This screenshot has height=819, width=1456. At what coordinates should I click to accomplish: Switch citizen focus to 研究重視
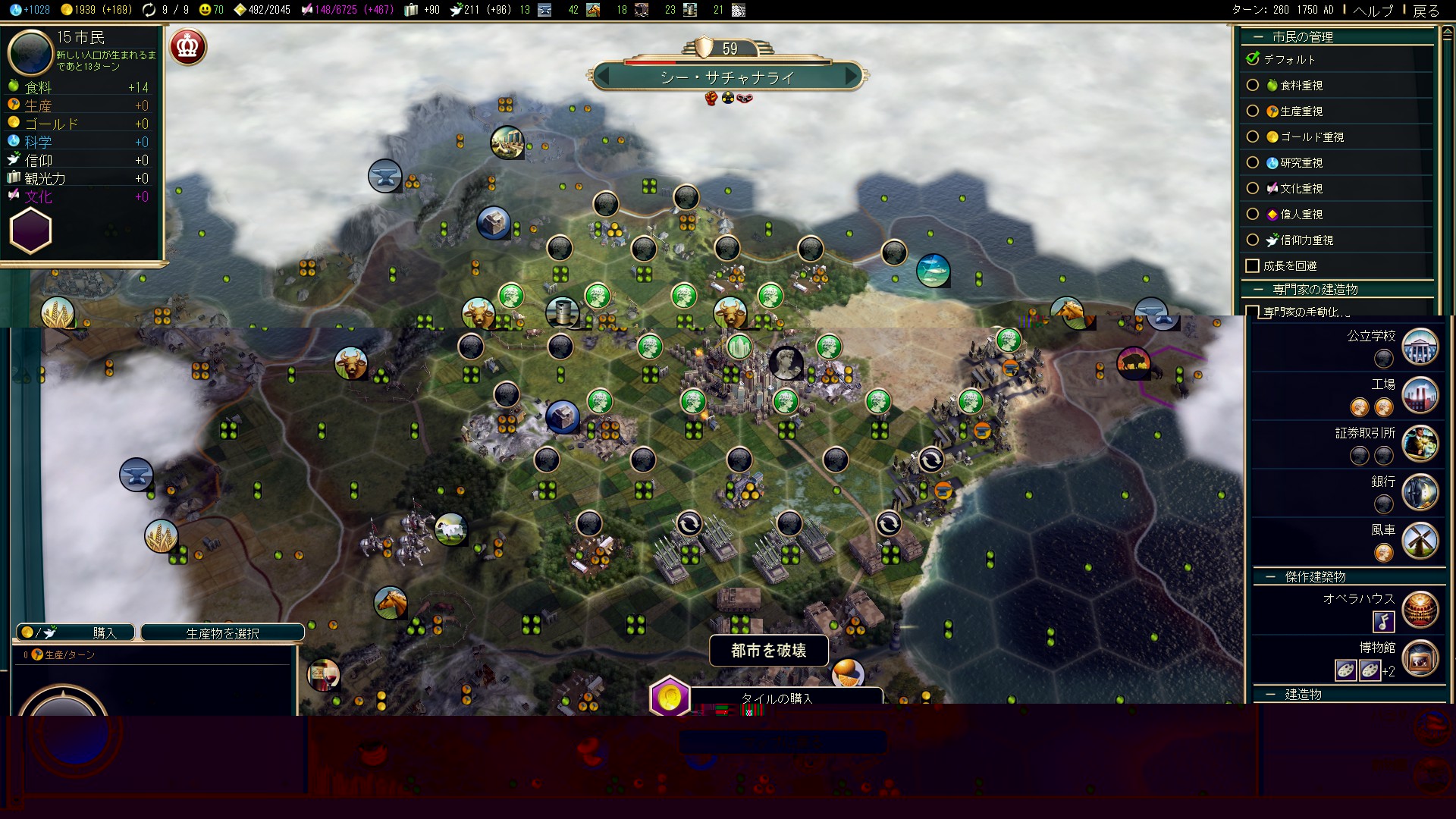pyautogui.click(x=1253, y=163)
